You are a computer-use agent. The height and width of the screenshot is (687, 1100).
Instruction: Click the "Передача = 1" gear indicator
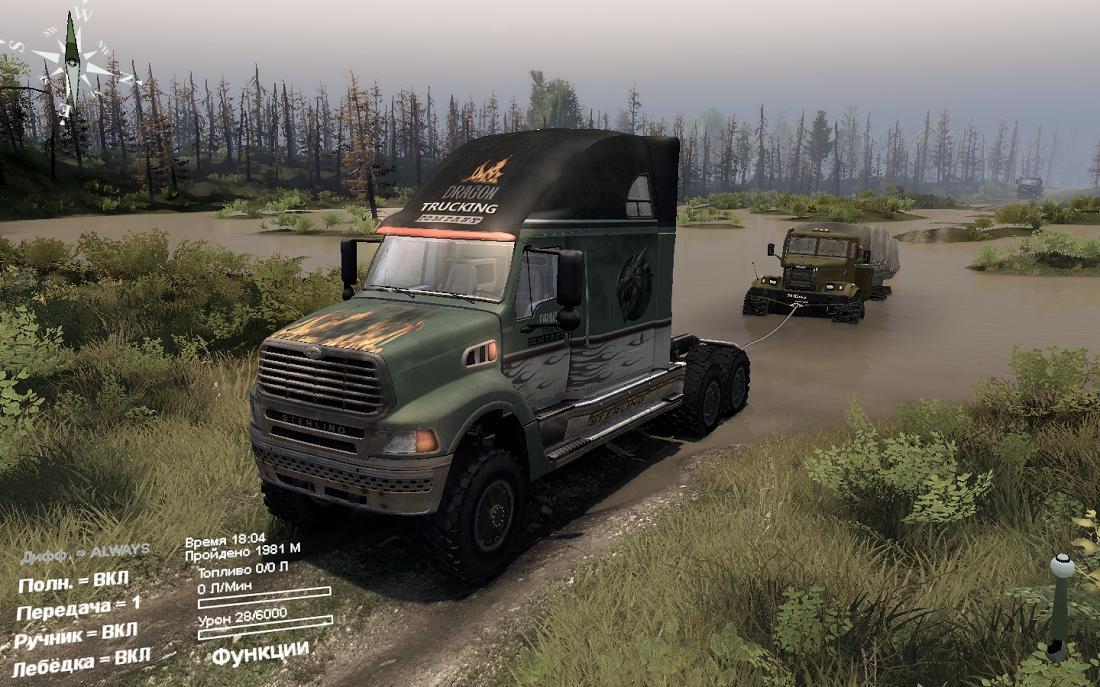click(78, 607)
